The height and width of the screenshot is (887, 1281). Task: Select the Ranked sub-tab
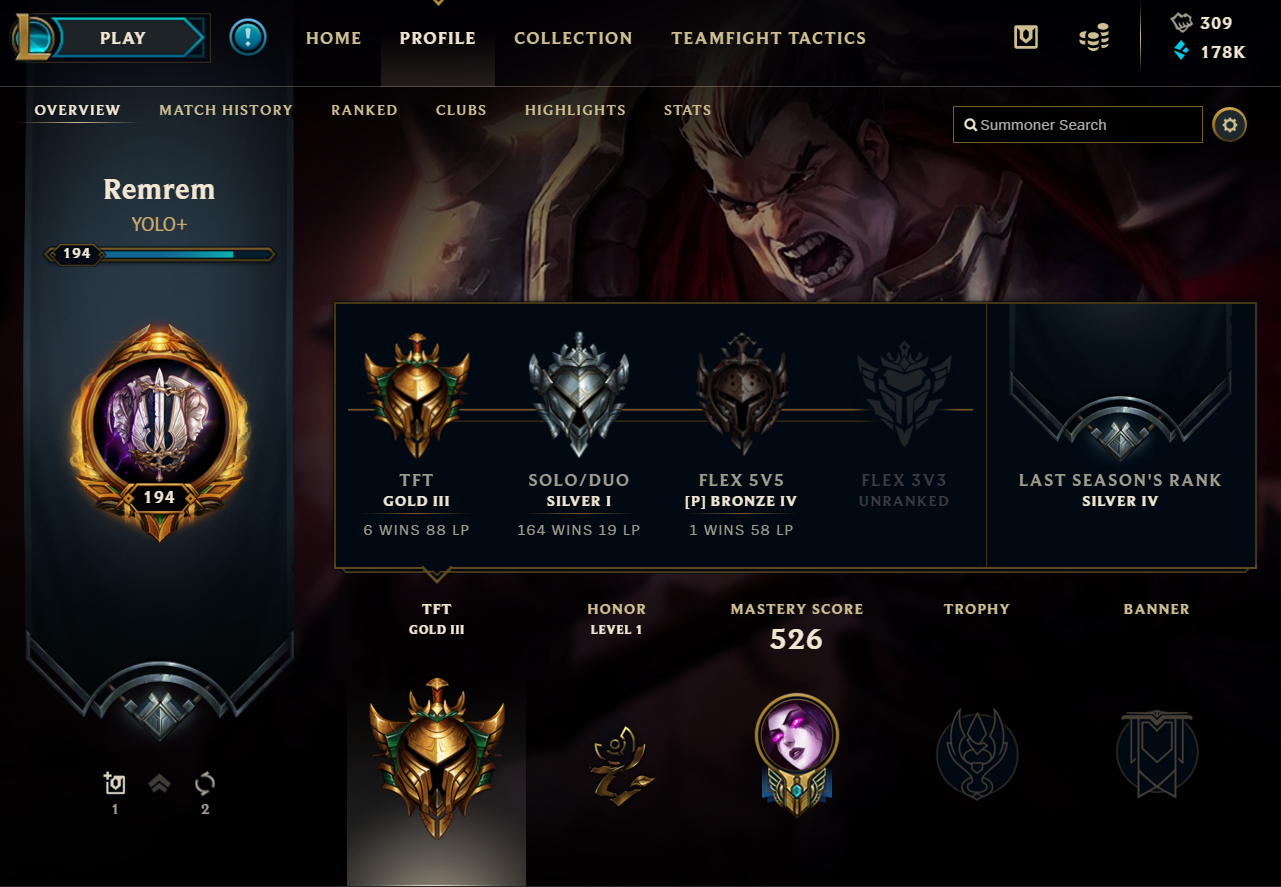[x=364, y=110]
